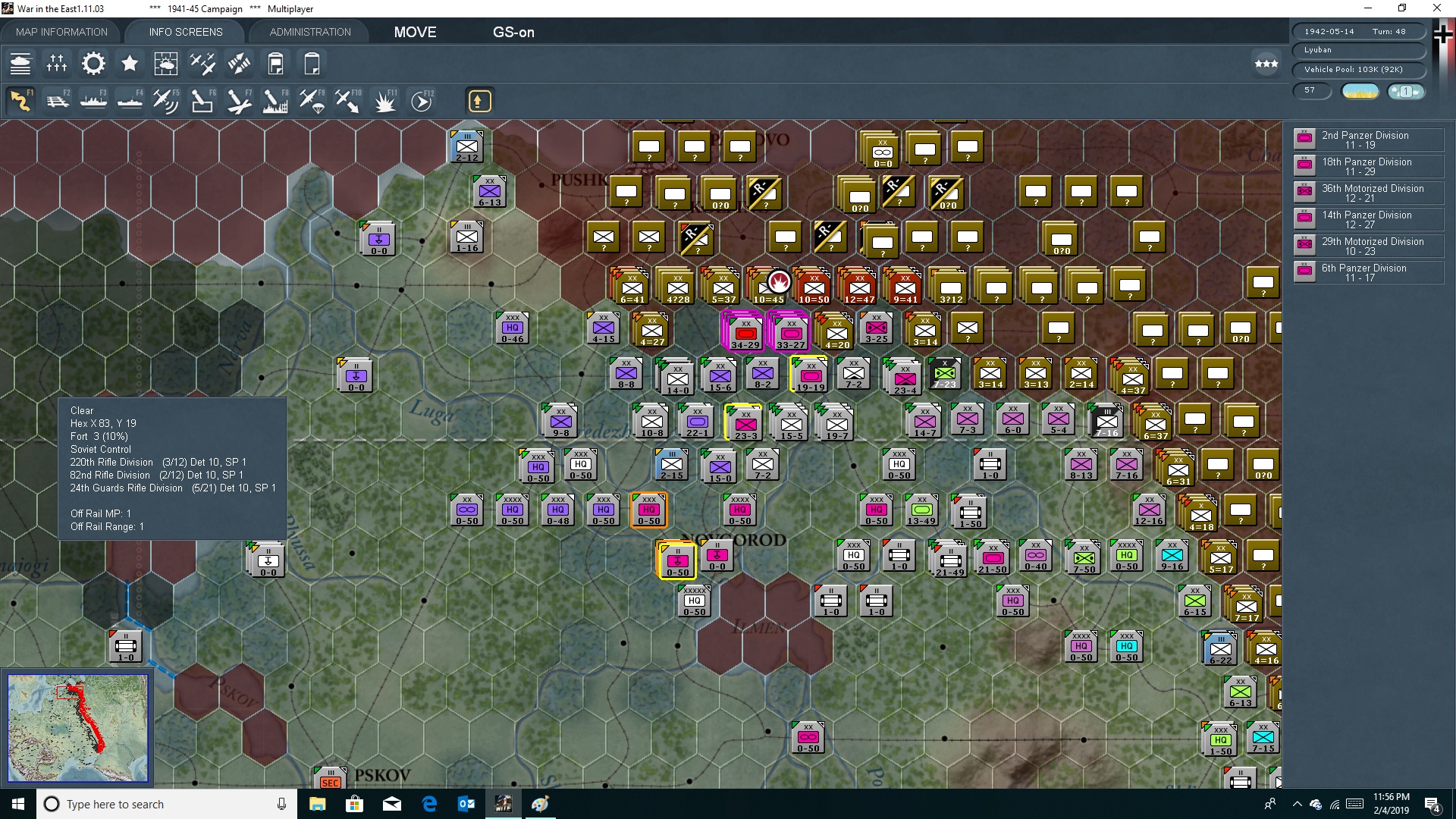Switch to rail transport mode (F2)

(58, 100)
